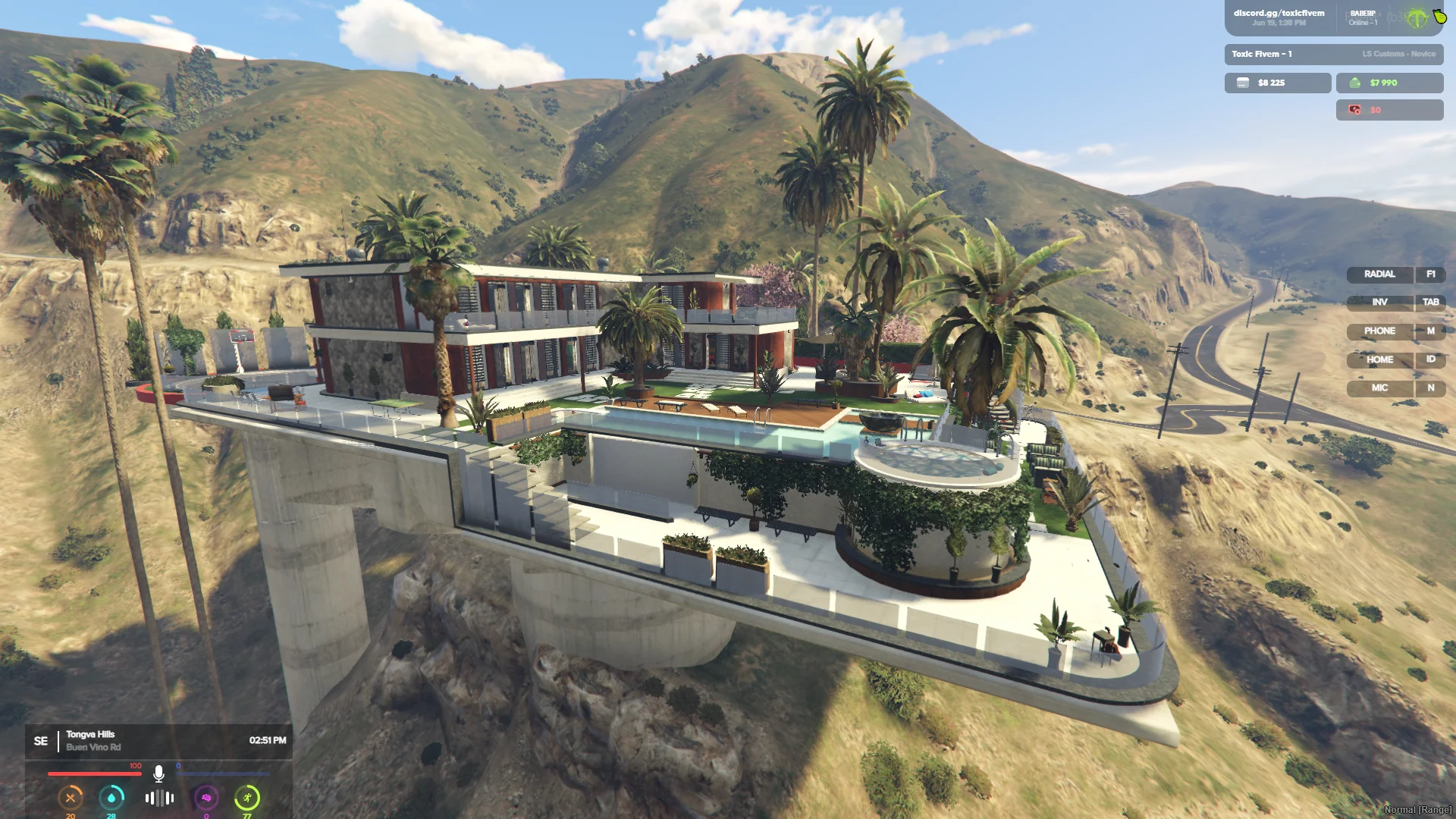This screenshot has height=819, width=1456.
Task: Click the bank card balance panel
Action: [x=1277, y=83]
